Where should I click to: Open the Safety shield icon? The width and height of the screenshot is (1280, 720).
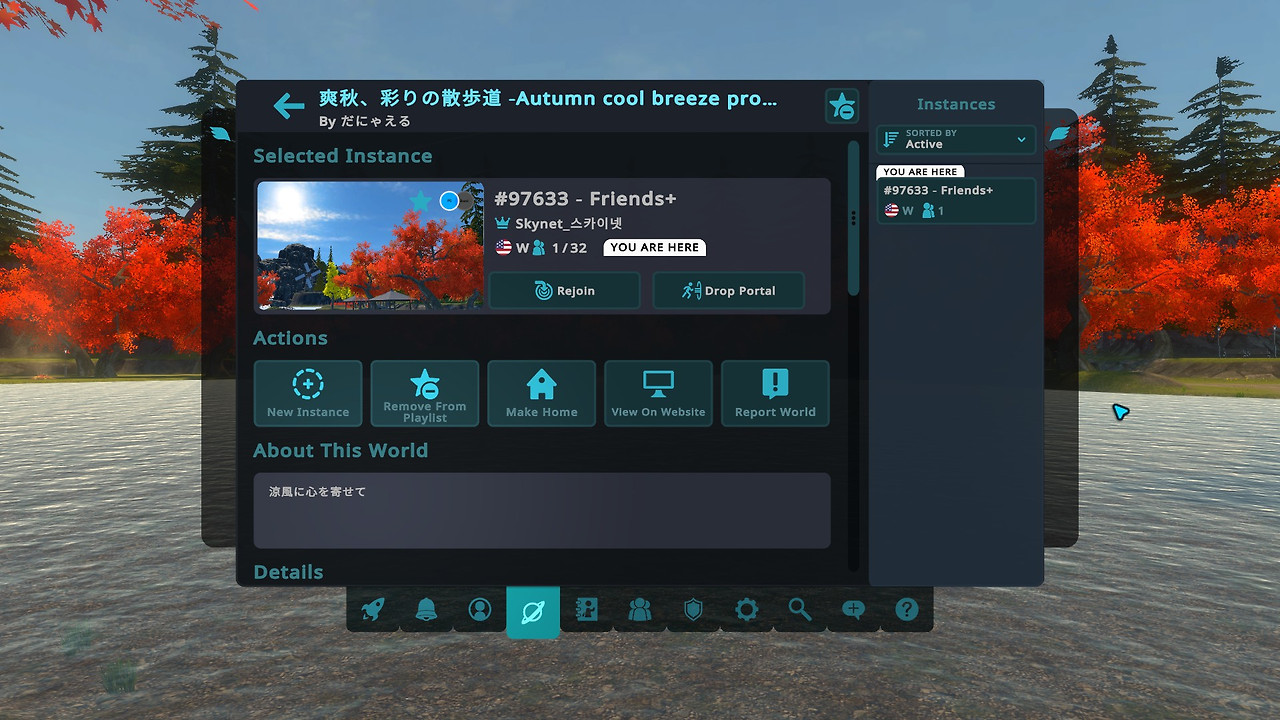[693, 609]
